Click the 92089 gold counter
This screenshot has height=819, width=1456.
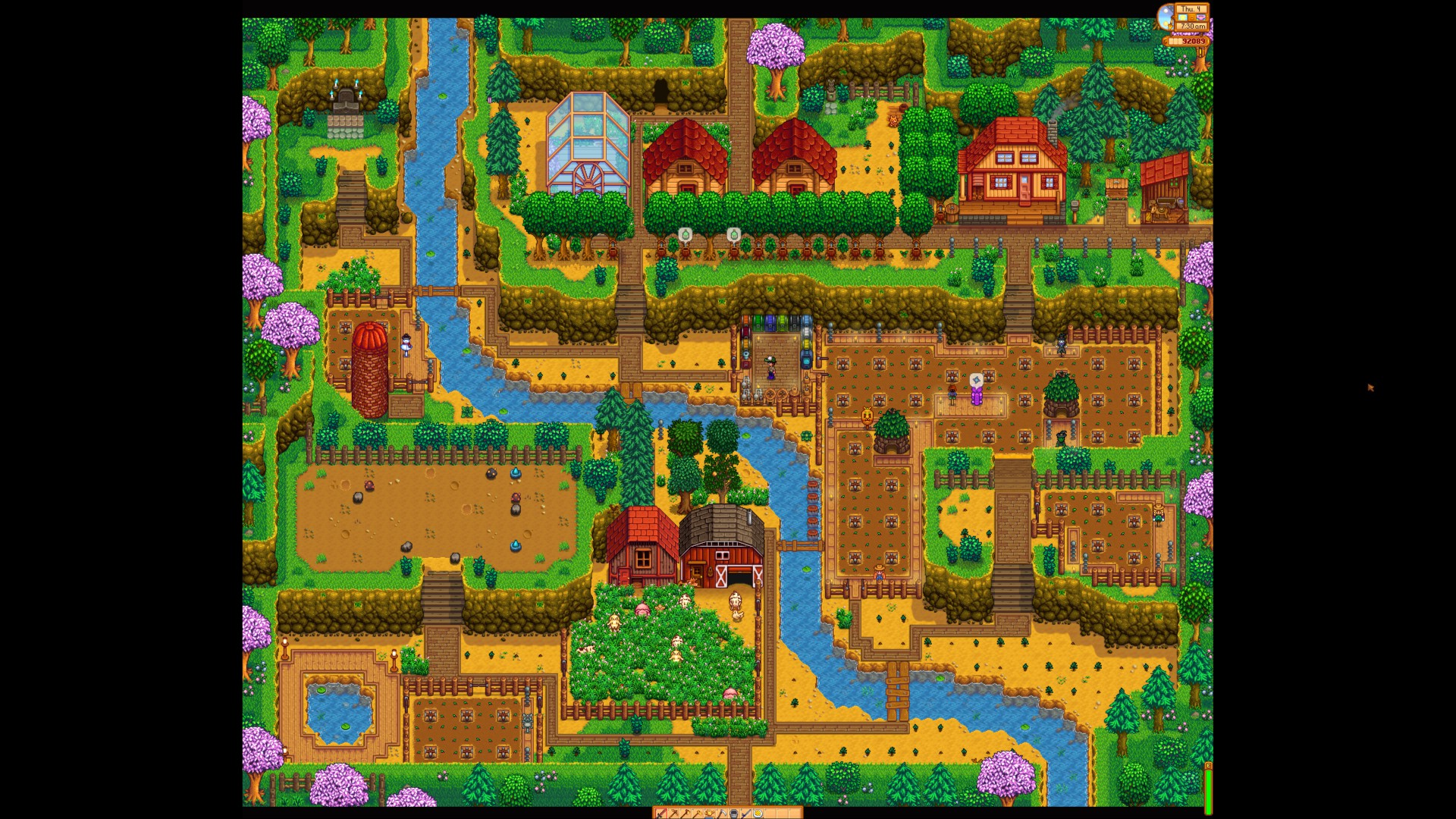[x=1196, y=42]
